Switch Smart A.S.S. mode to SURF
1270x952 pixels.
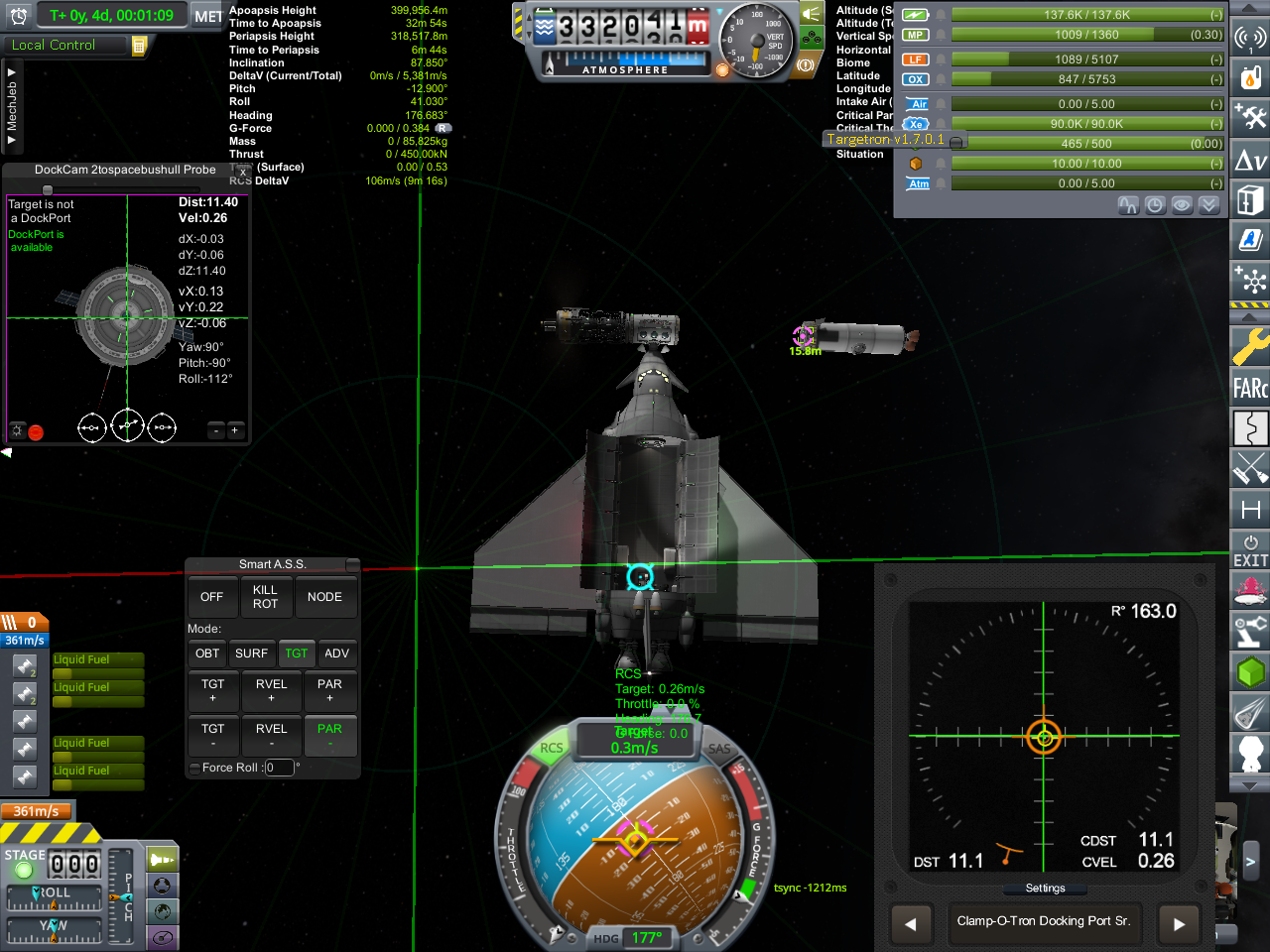click(x=251, y=654)
